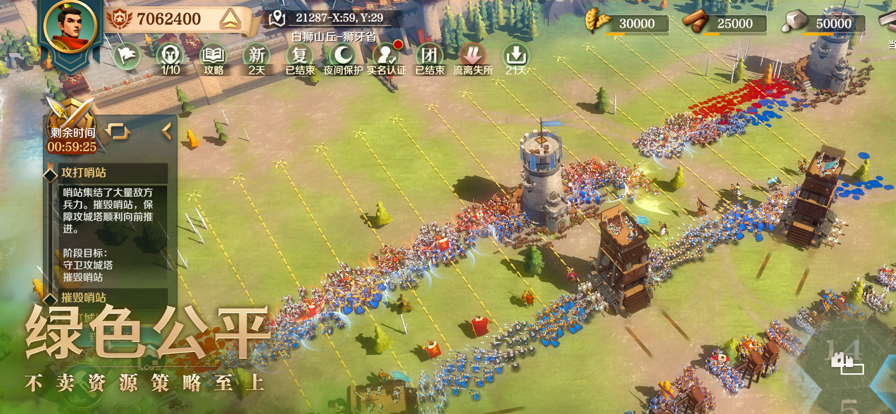Open the headset icon labeled 1/10

tap(170, 56)
